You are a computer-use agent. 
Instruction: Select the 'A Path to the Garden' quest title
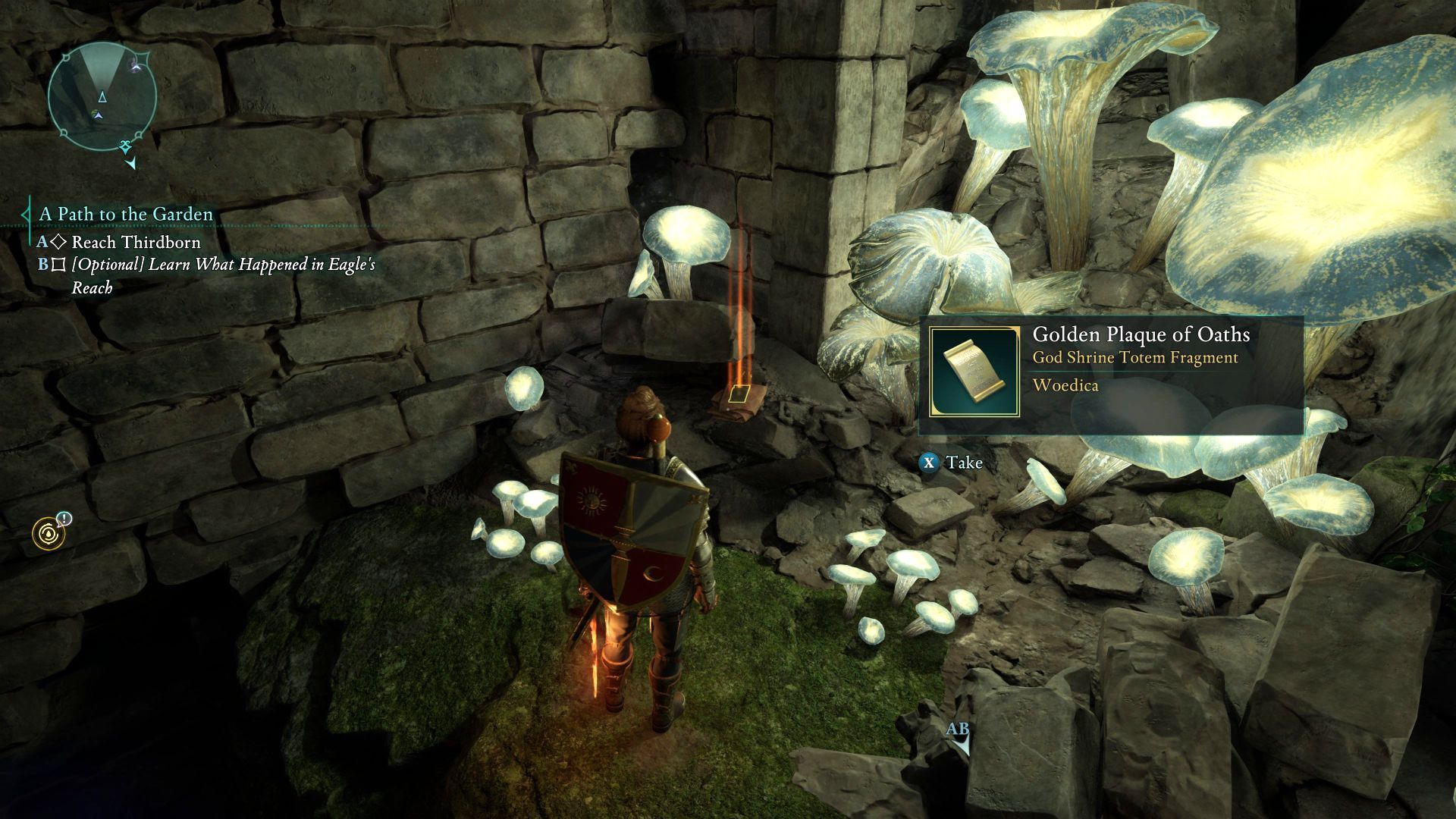(x=126, y=215)
